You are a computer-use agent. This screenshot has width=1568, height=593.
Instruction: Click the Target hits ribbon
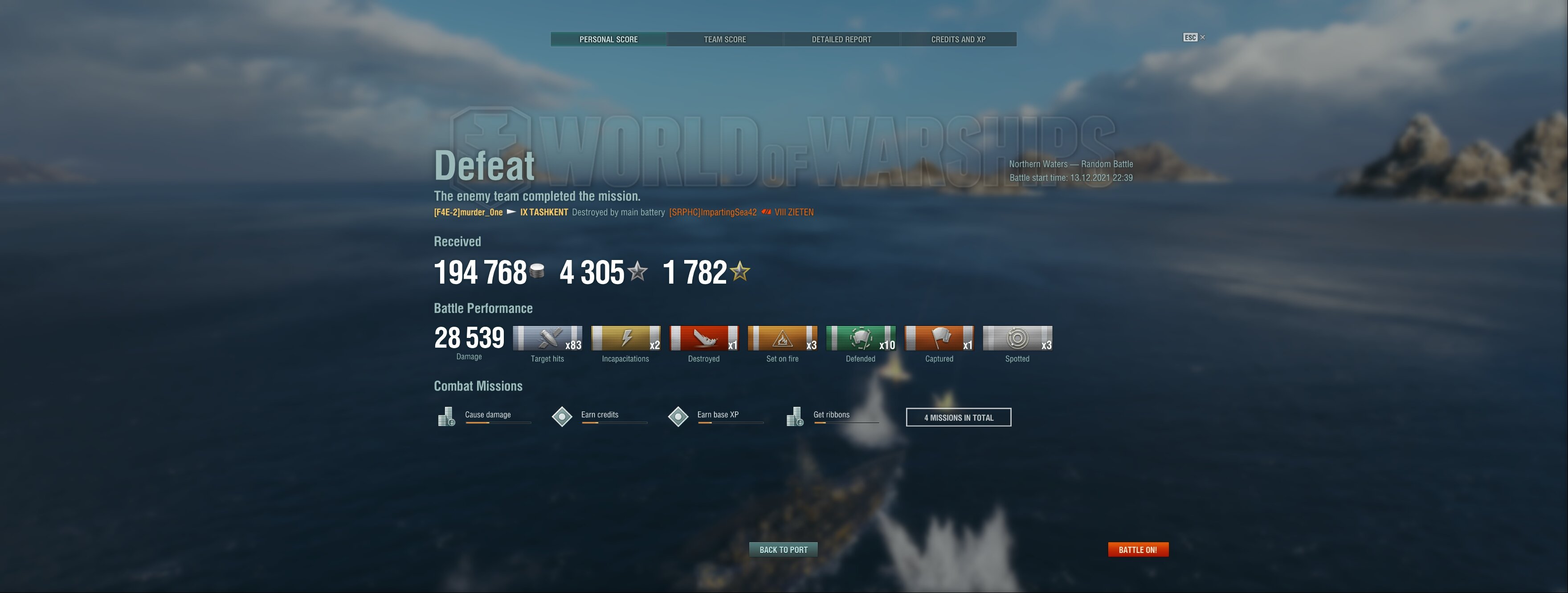point(547,339)
